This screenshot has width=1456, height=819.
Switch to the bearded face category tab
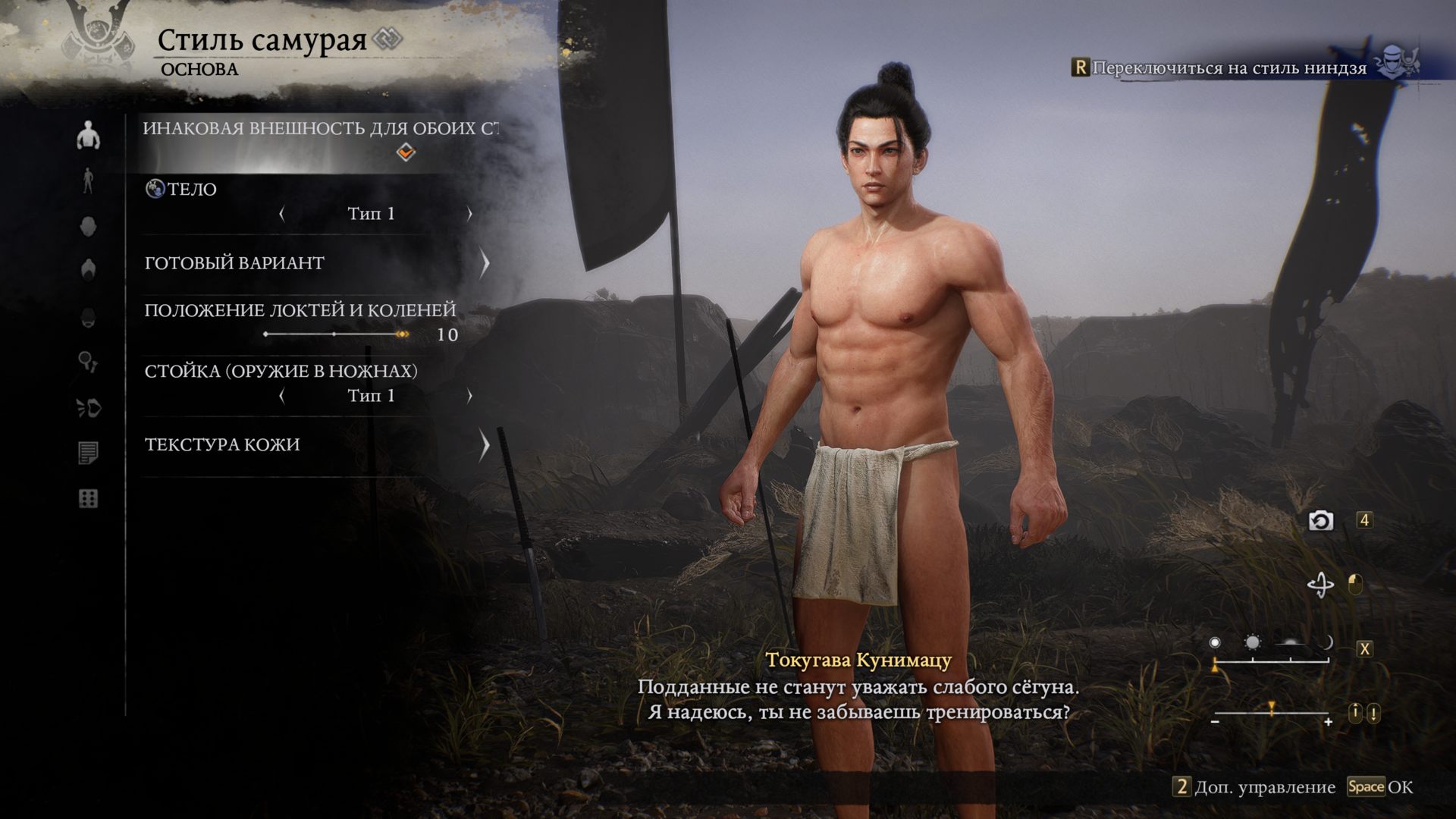pos(88,317)
